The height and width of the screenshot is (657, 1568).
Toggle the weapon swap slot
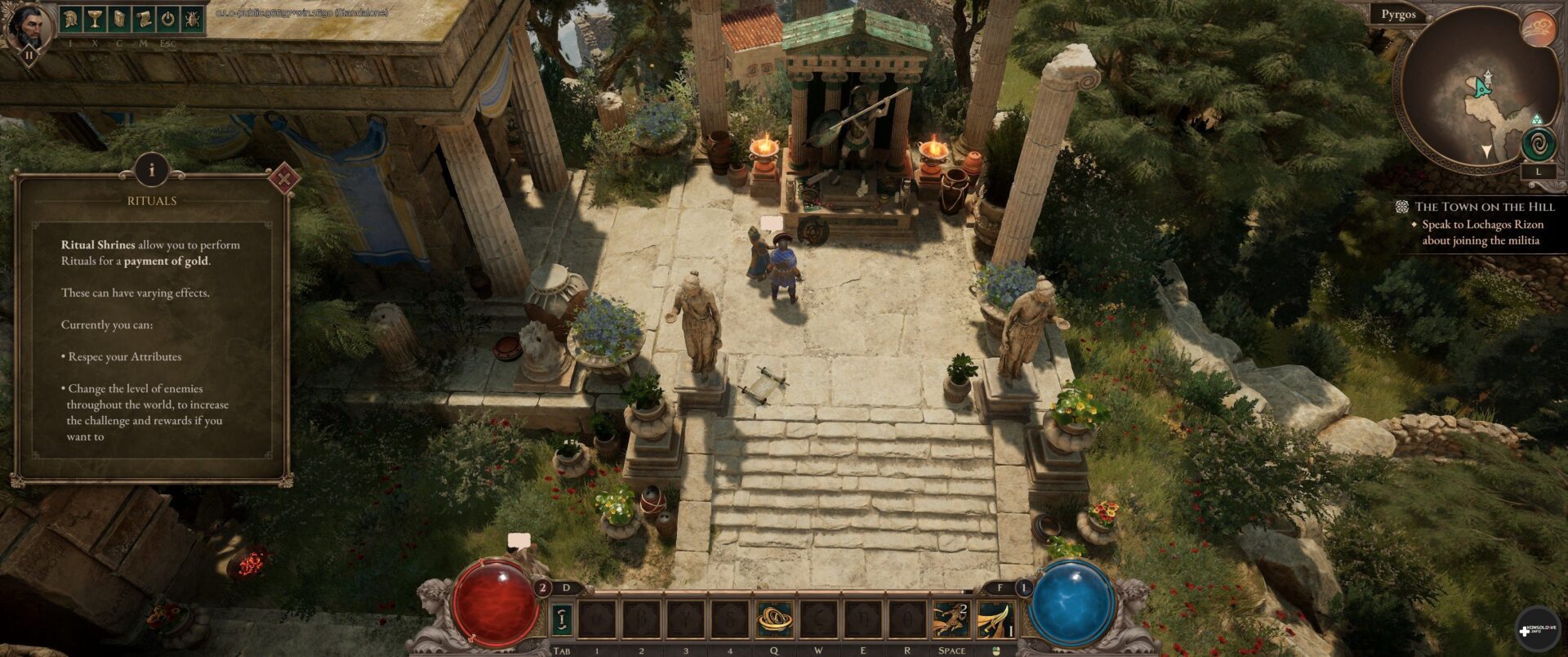[x=561, y=619]
